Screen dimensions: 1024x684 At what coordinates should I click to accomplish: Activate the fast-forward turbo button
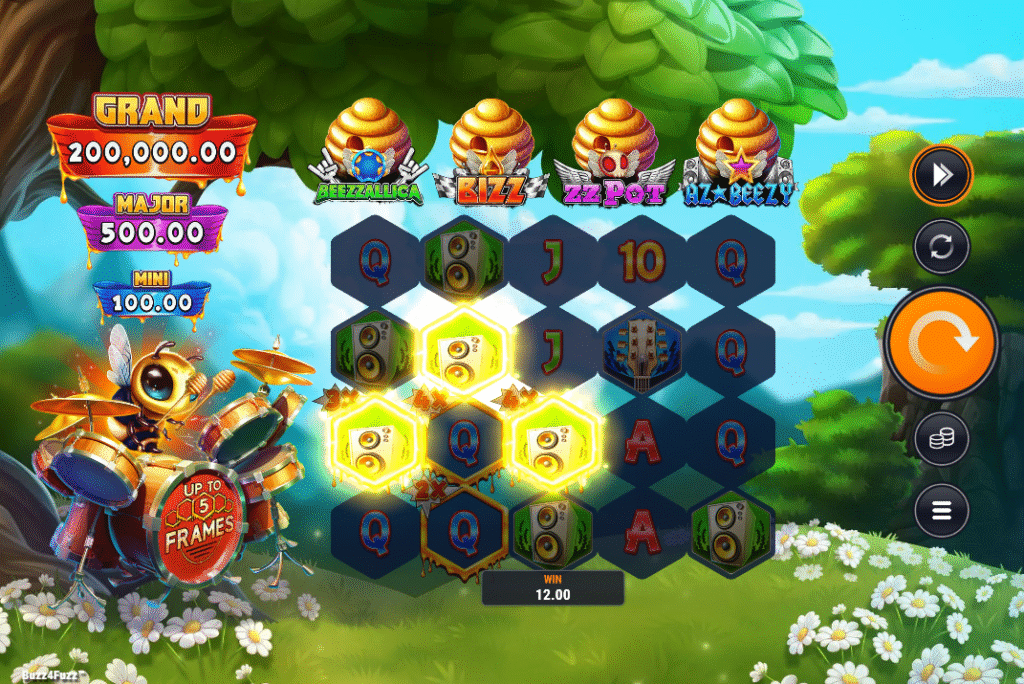tap(941, 175)
